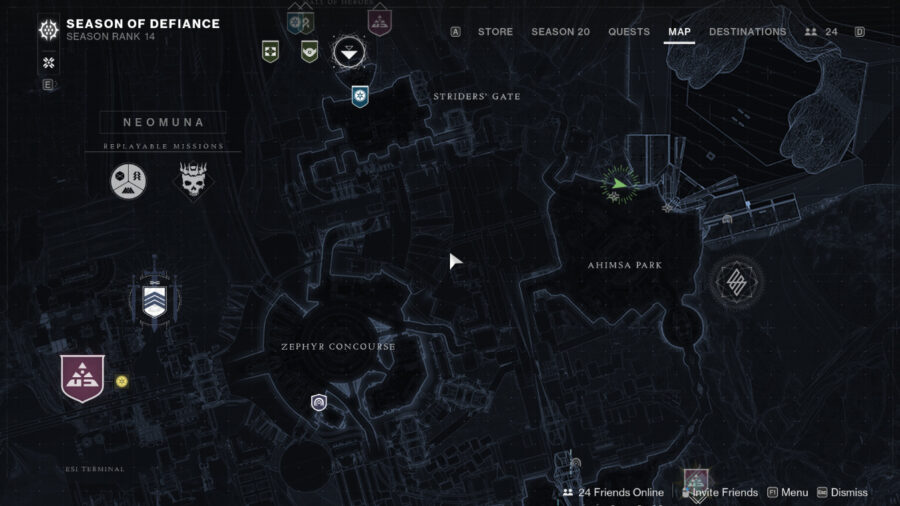Select the skull replayable mission icon
This screenshot has width=900, height=506.
(193, 181)
